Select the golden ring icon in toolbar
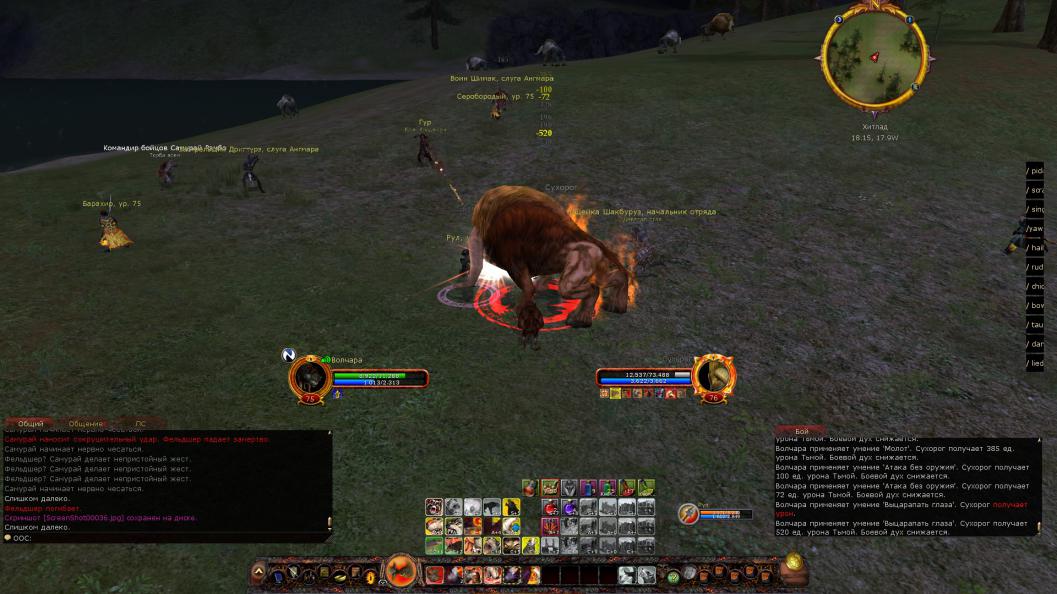Viewport: 1057px width, 594px height. (369, 576)
